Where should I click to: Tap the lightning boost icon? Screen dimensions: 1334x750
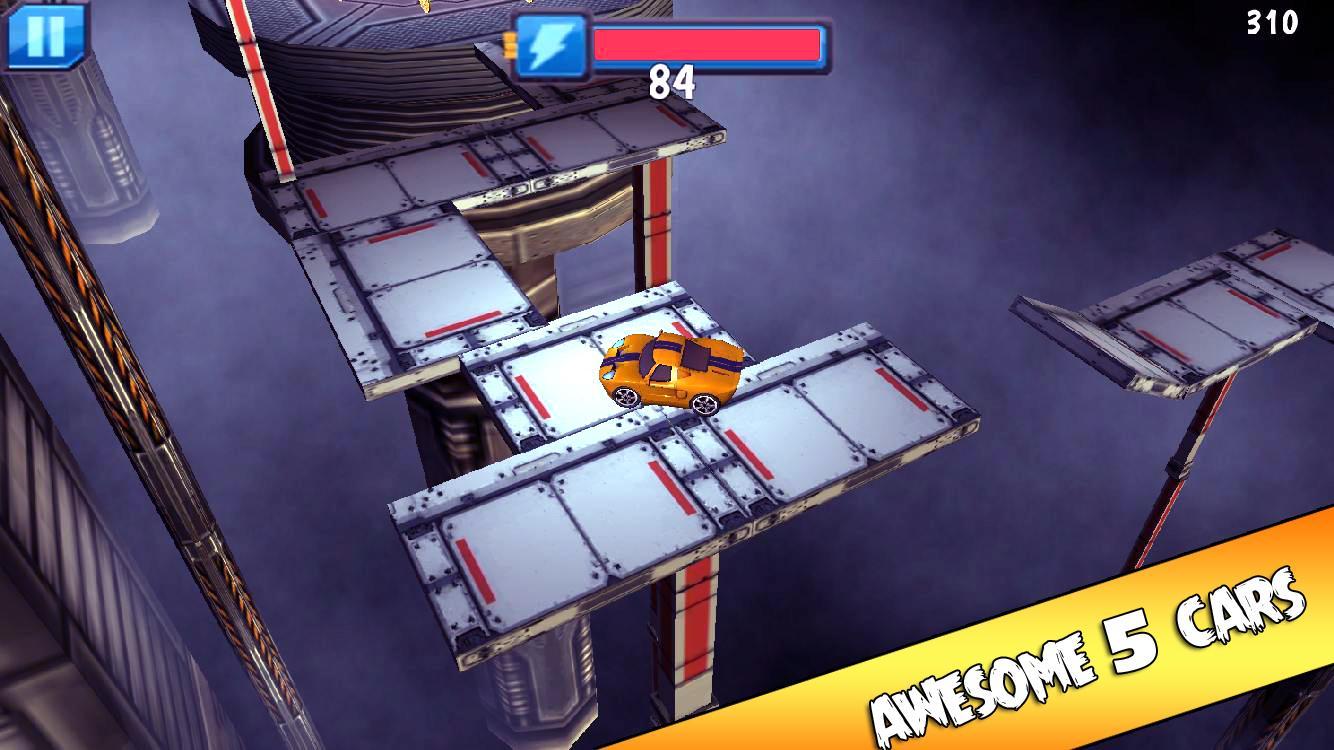[552, 43]
